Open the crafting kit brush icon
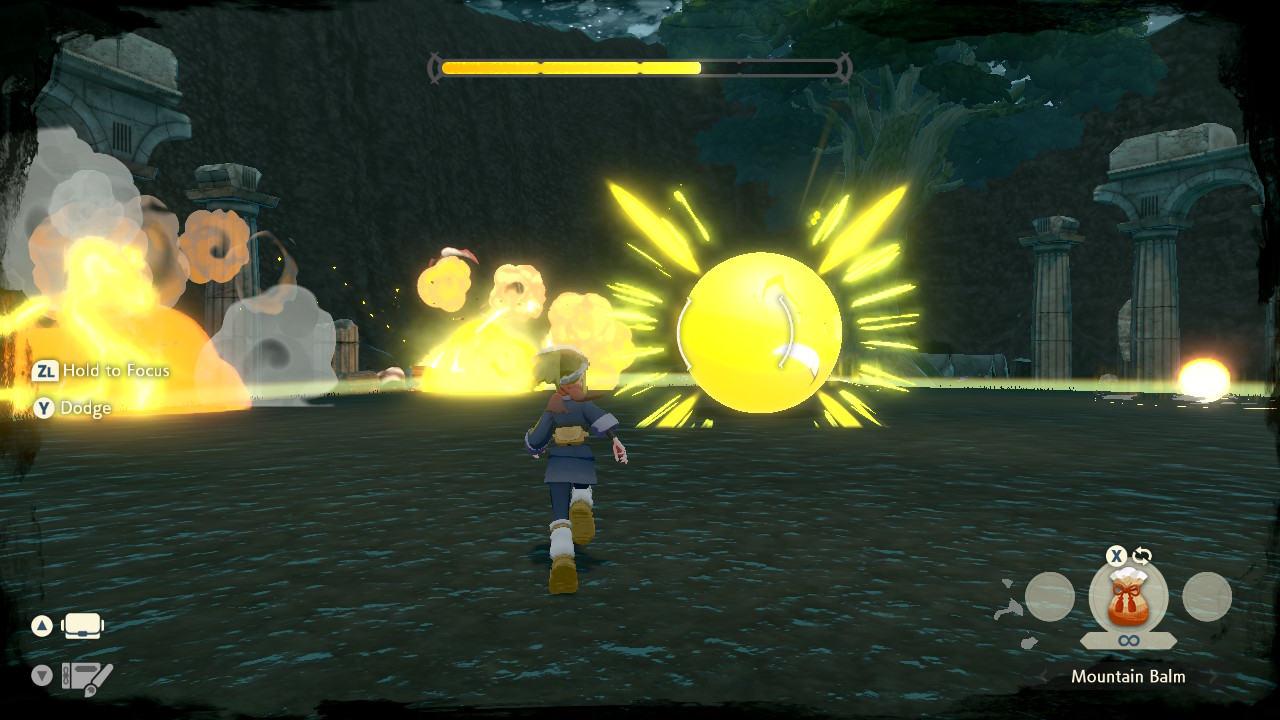 click(87, 677)
